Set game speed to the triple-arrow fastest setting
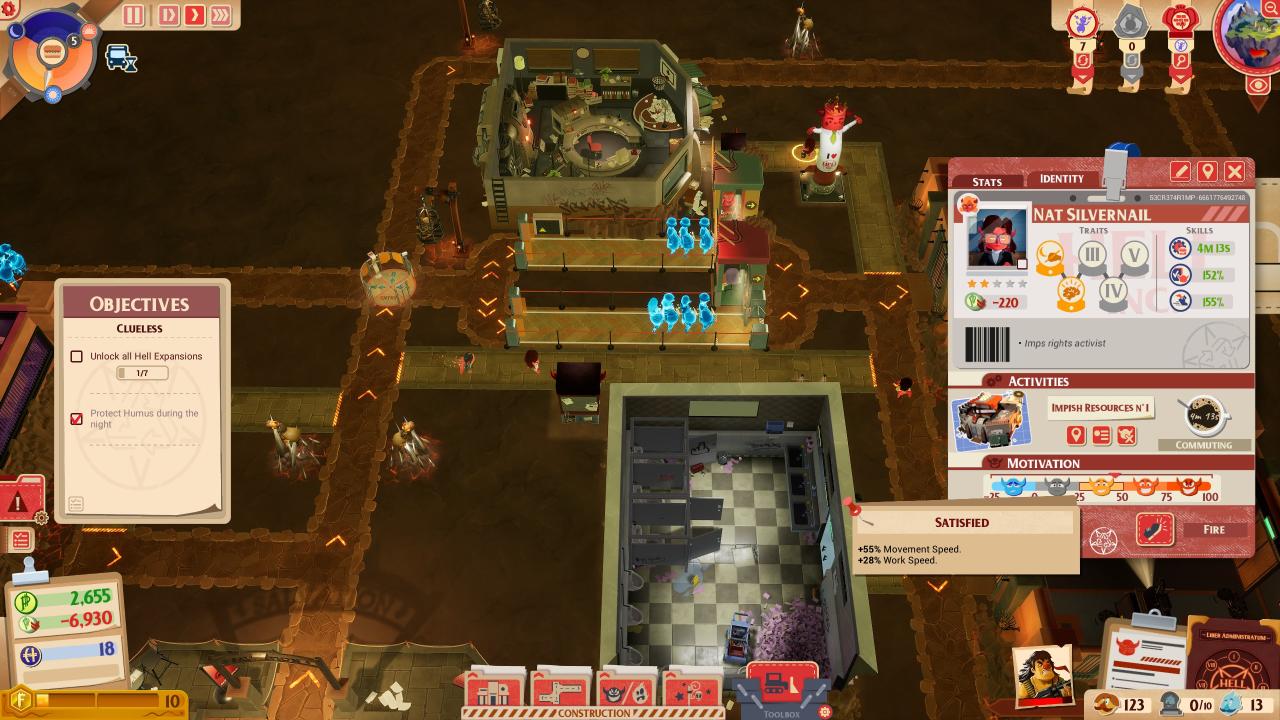This screenshot has height=720, width=1280. click(x=221, y=15)
